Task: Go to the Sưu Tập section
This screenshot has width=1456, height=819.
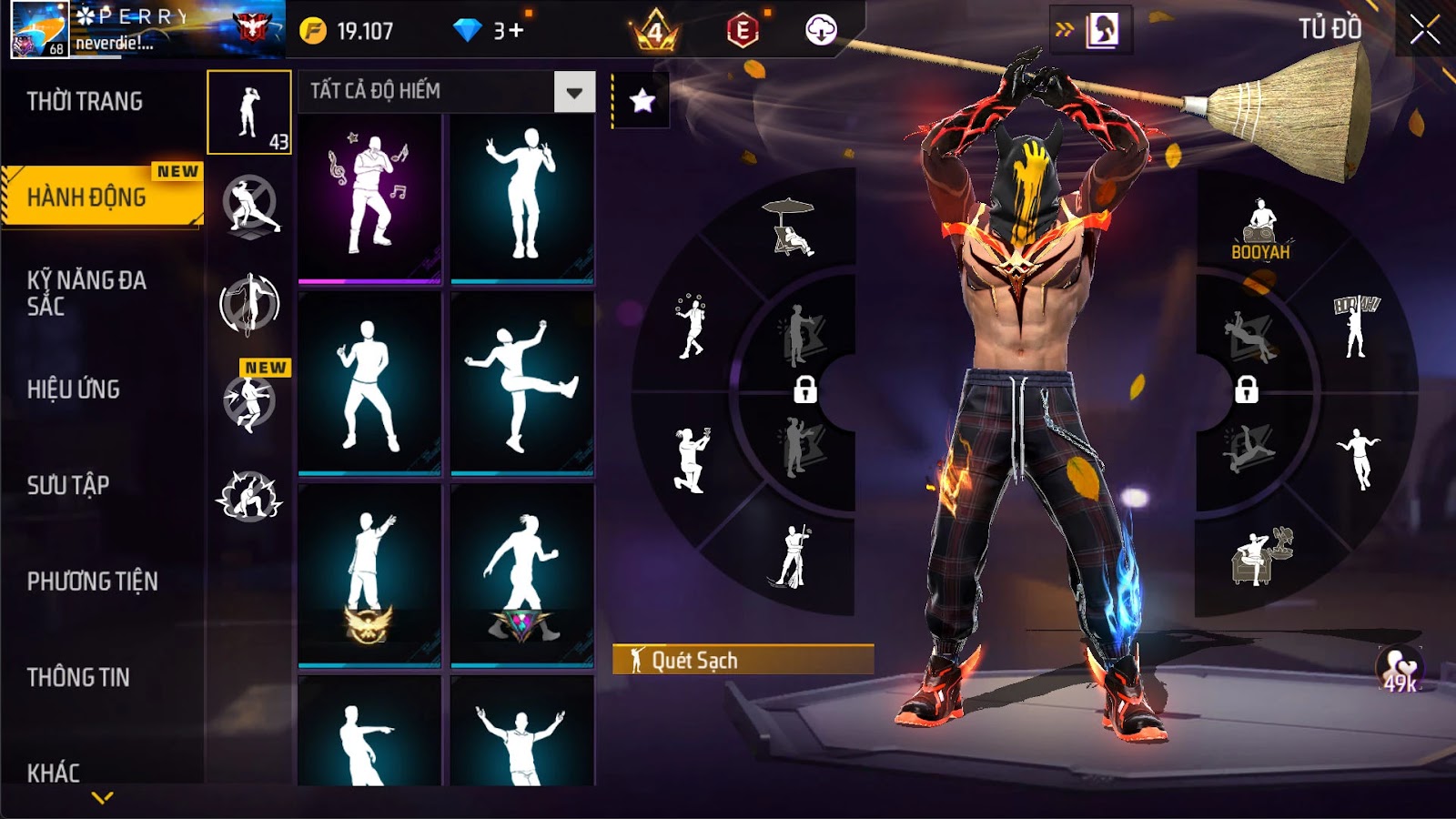Action: [x=68, y=485]
